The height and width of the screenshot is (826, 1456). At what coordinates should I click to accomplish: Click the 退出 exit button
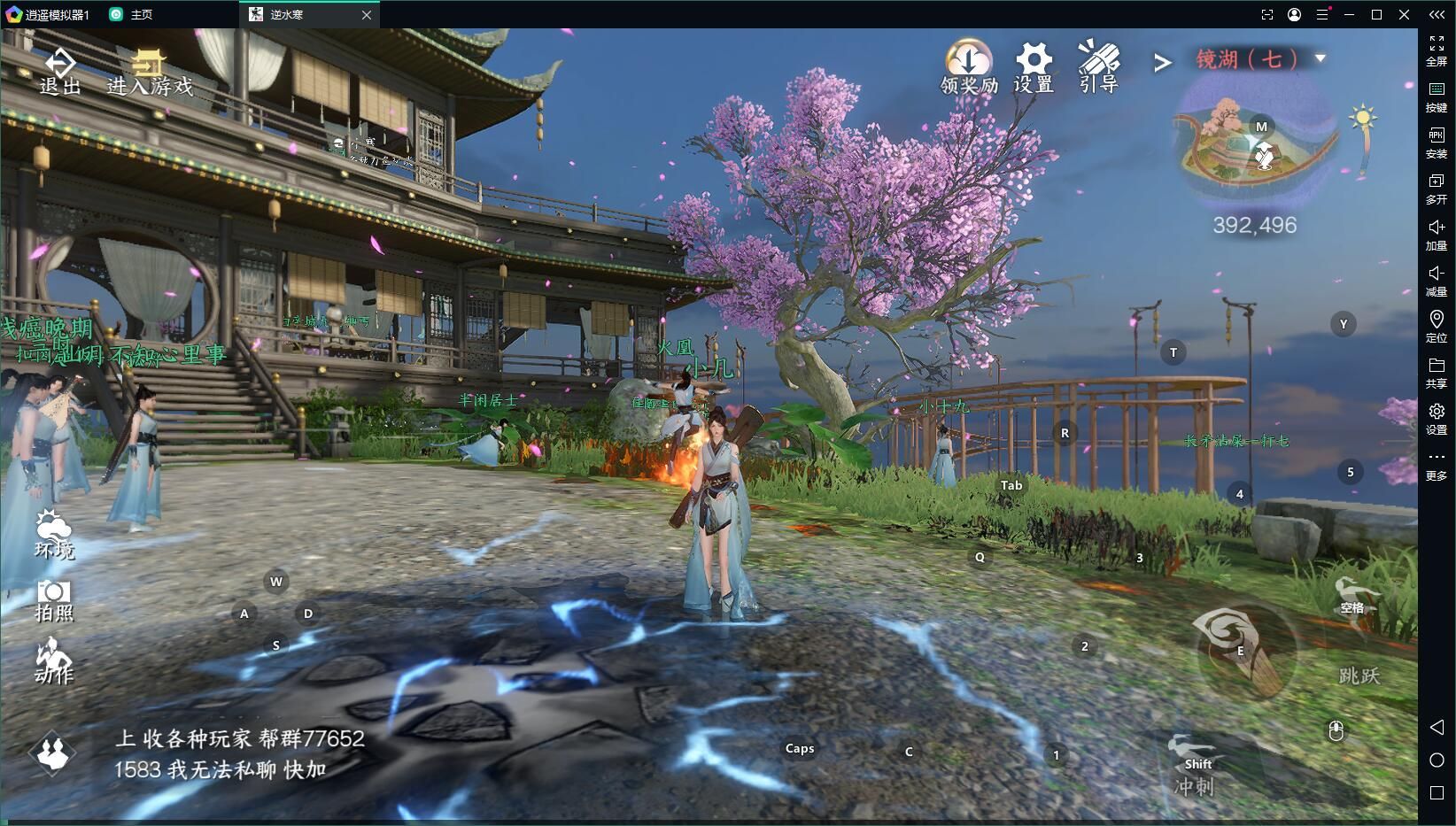point(59,72)
